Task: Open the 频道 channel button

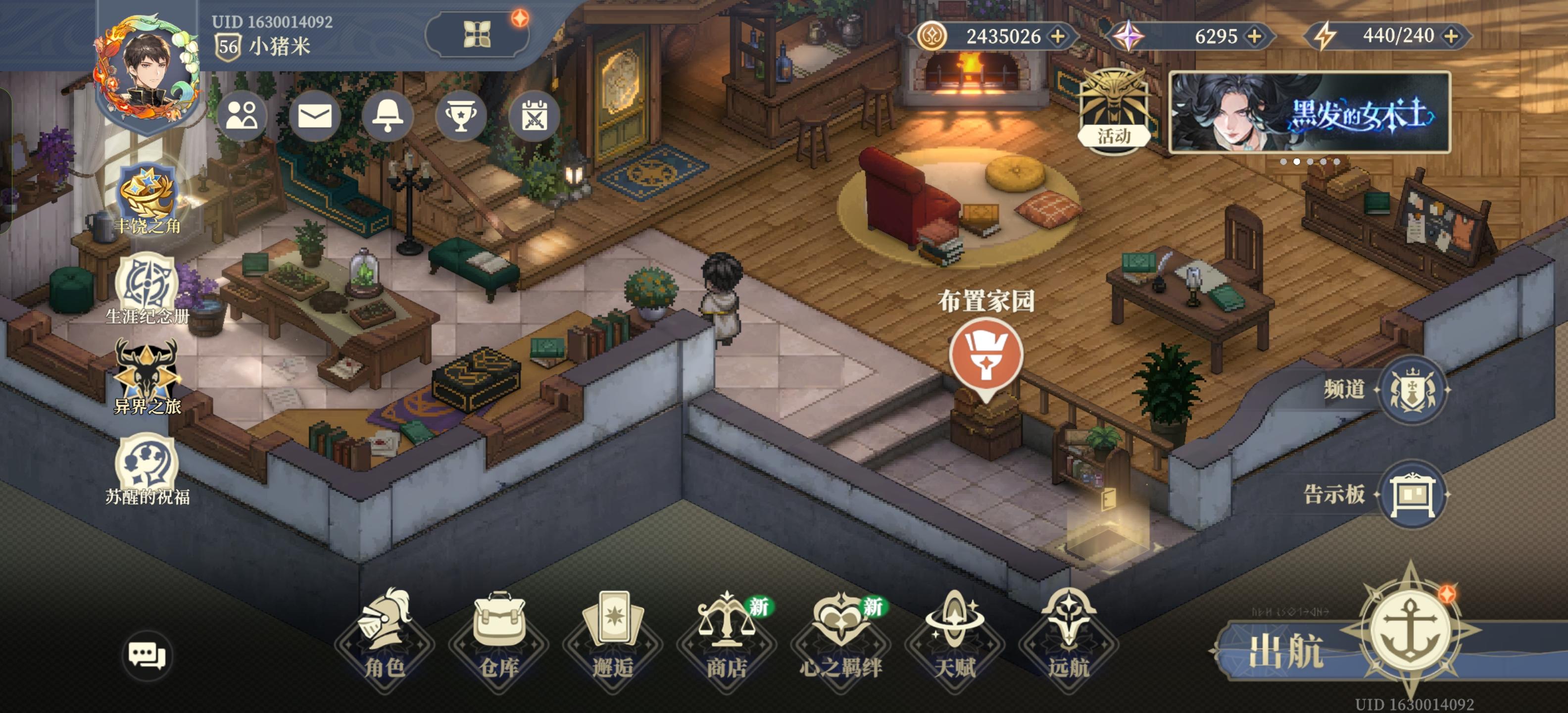Action: coord(1412,389)
